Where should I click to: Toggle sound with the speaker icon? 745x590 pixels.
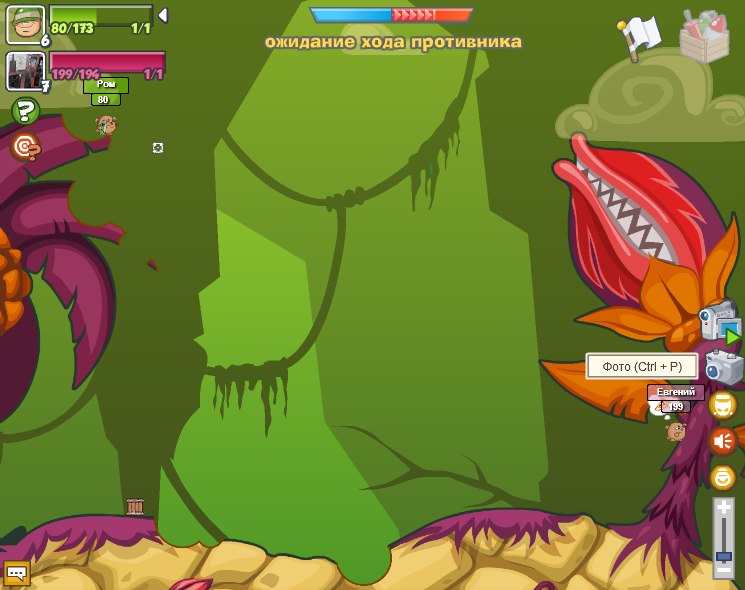[722, 441]
